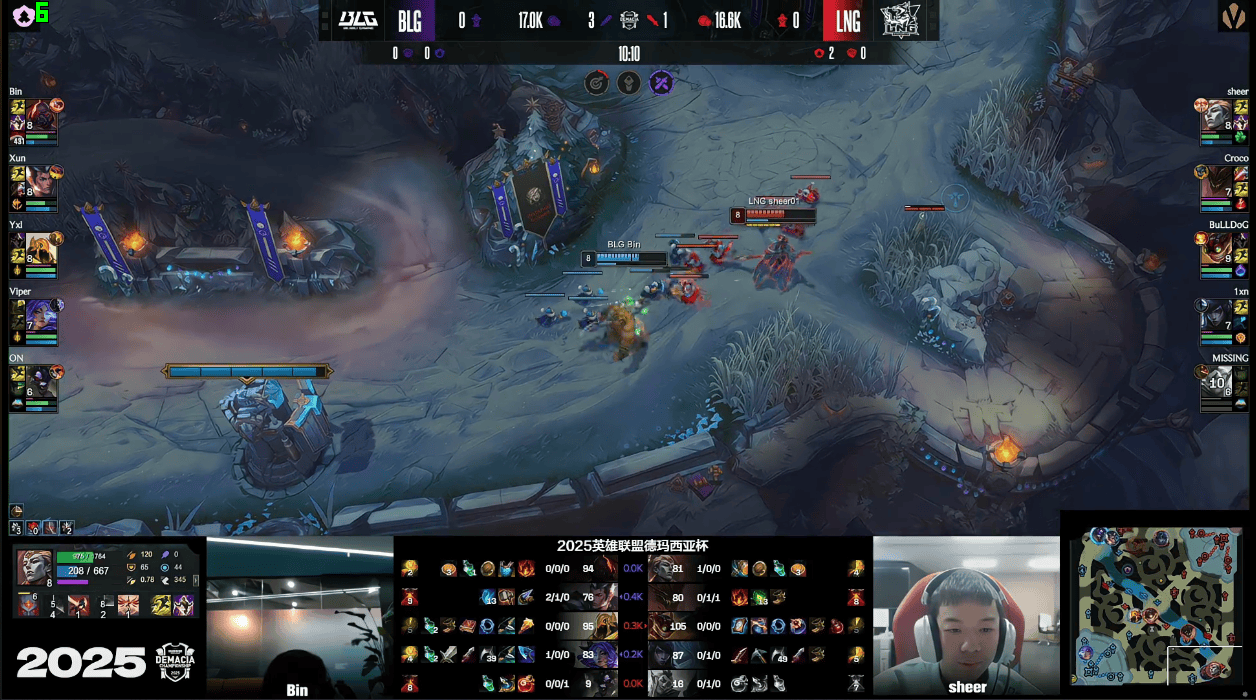This screenshot has height=700, width=1256.
Task: Click the crossed-swords objective icon under the timer
Action: click(x=661, y=83)
